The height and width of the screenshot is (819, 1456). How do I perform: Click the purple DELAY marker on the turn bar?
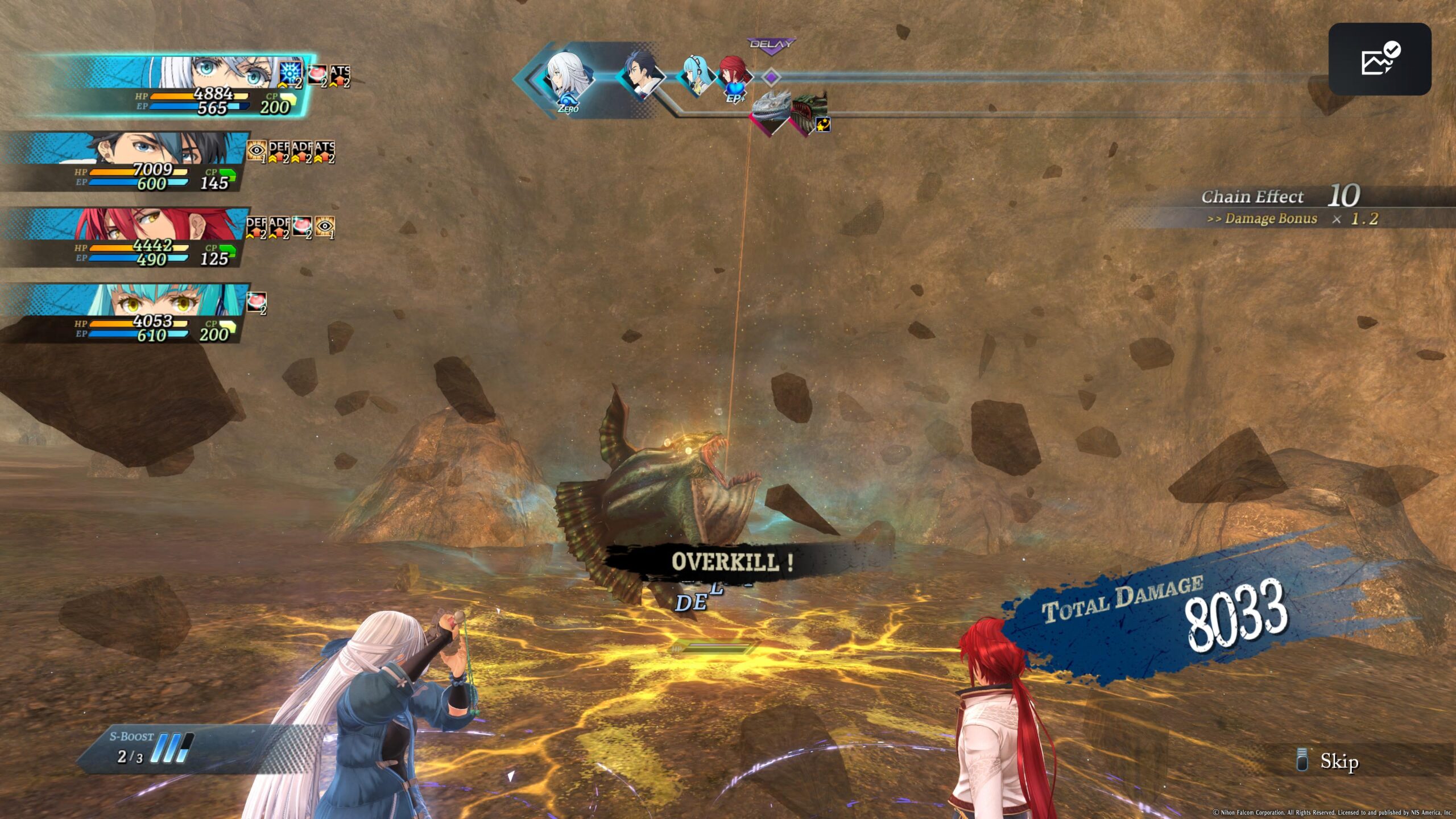771,45
